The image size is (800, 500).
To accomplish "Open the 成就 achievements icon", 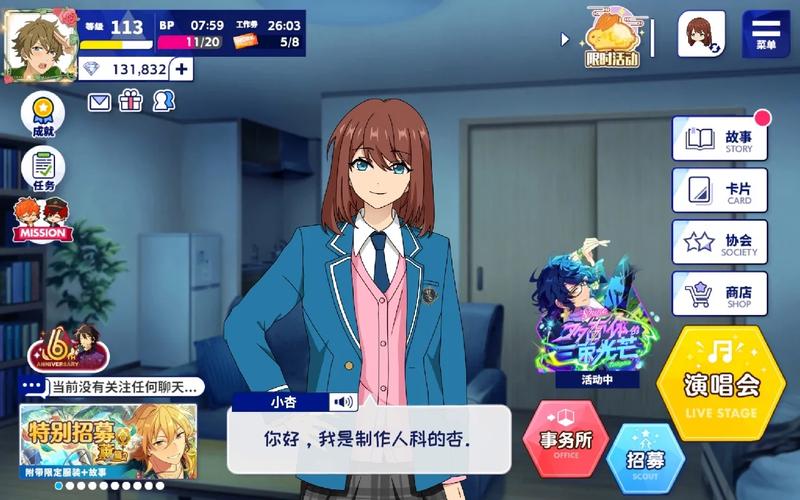I will (x=42, y=115).
